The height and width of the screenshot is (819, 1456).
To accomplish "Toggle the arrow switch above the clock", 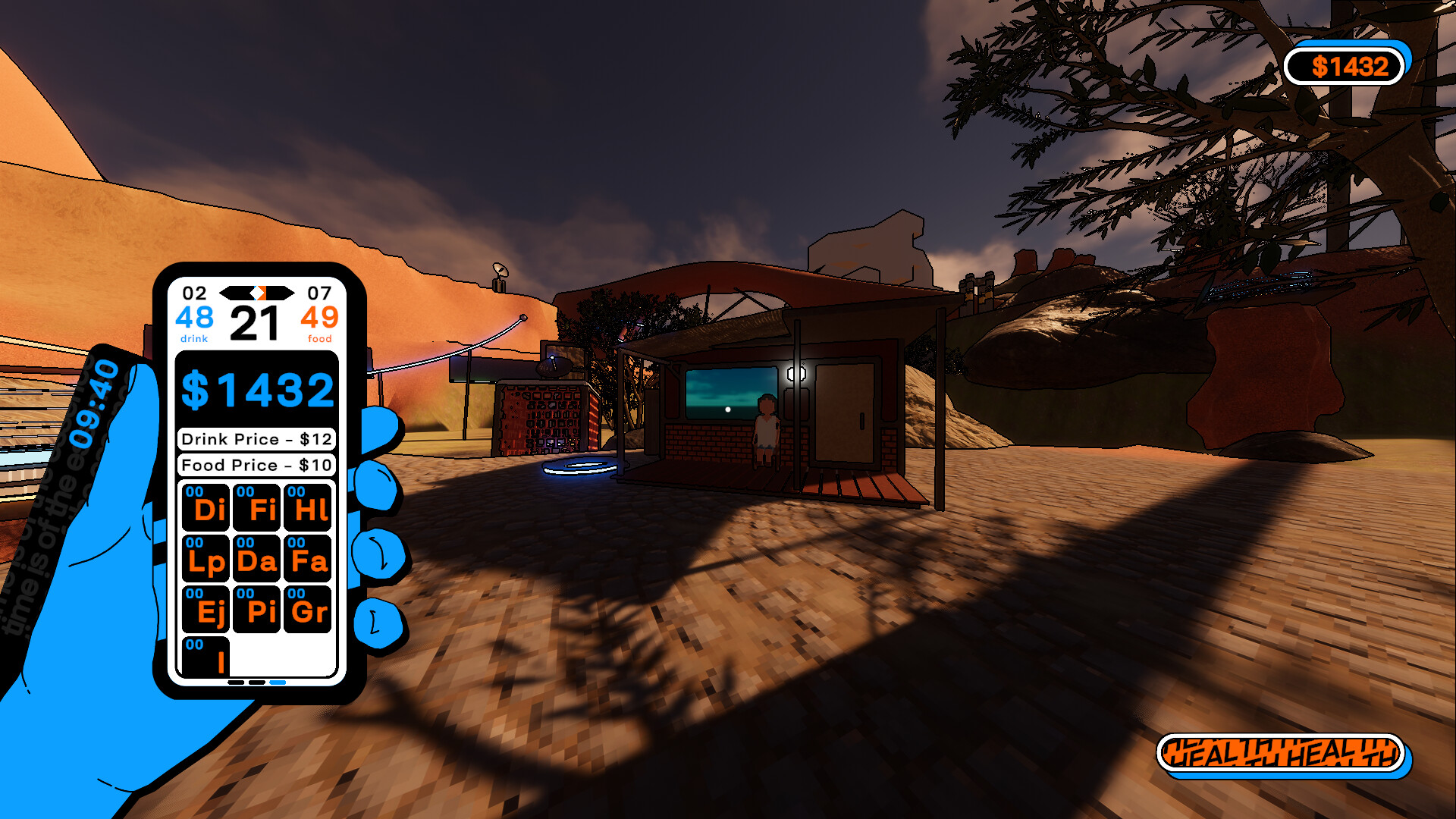I will [258, 292].
